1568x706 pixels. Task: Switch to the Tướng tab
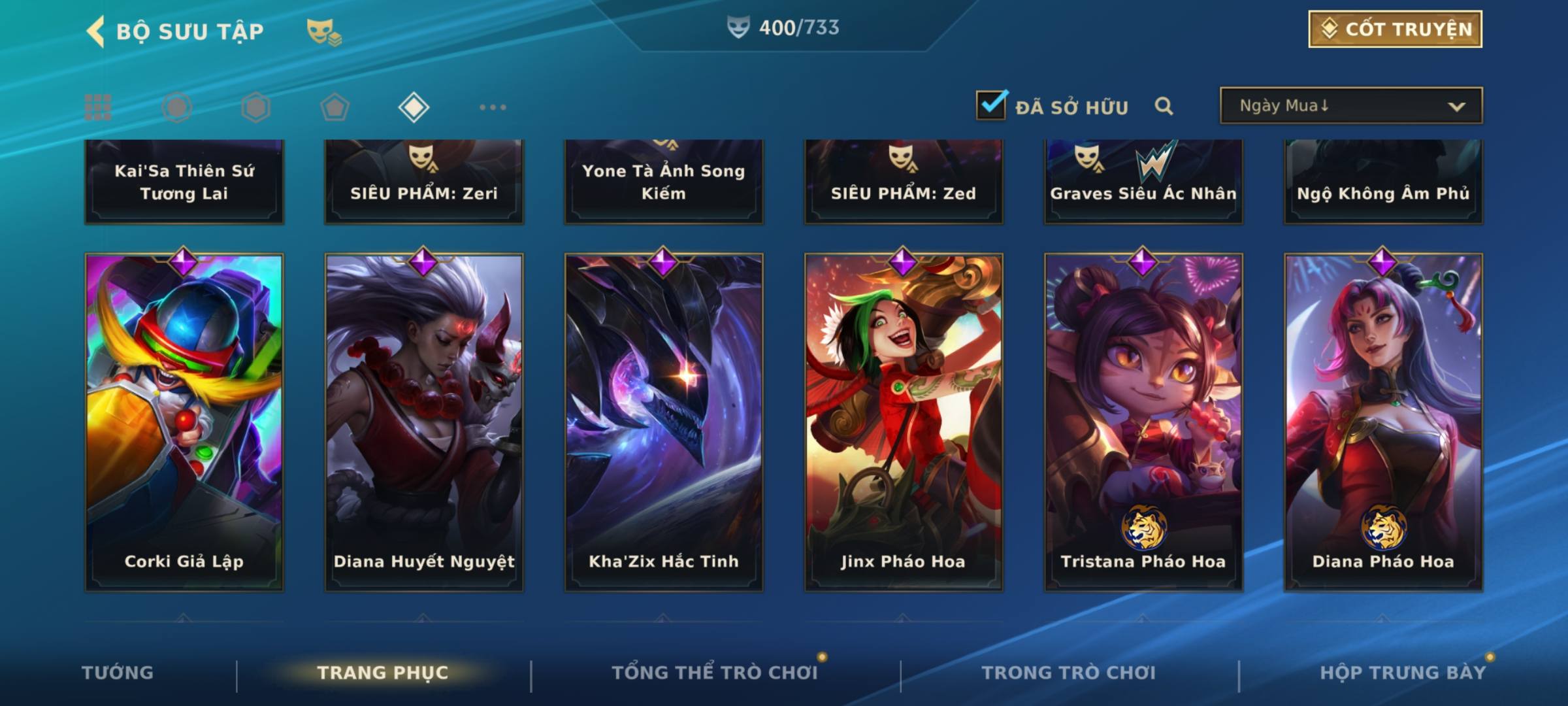(118, 673)
